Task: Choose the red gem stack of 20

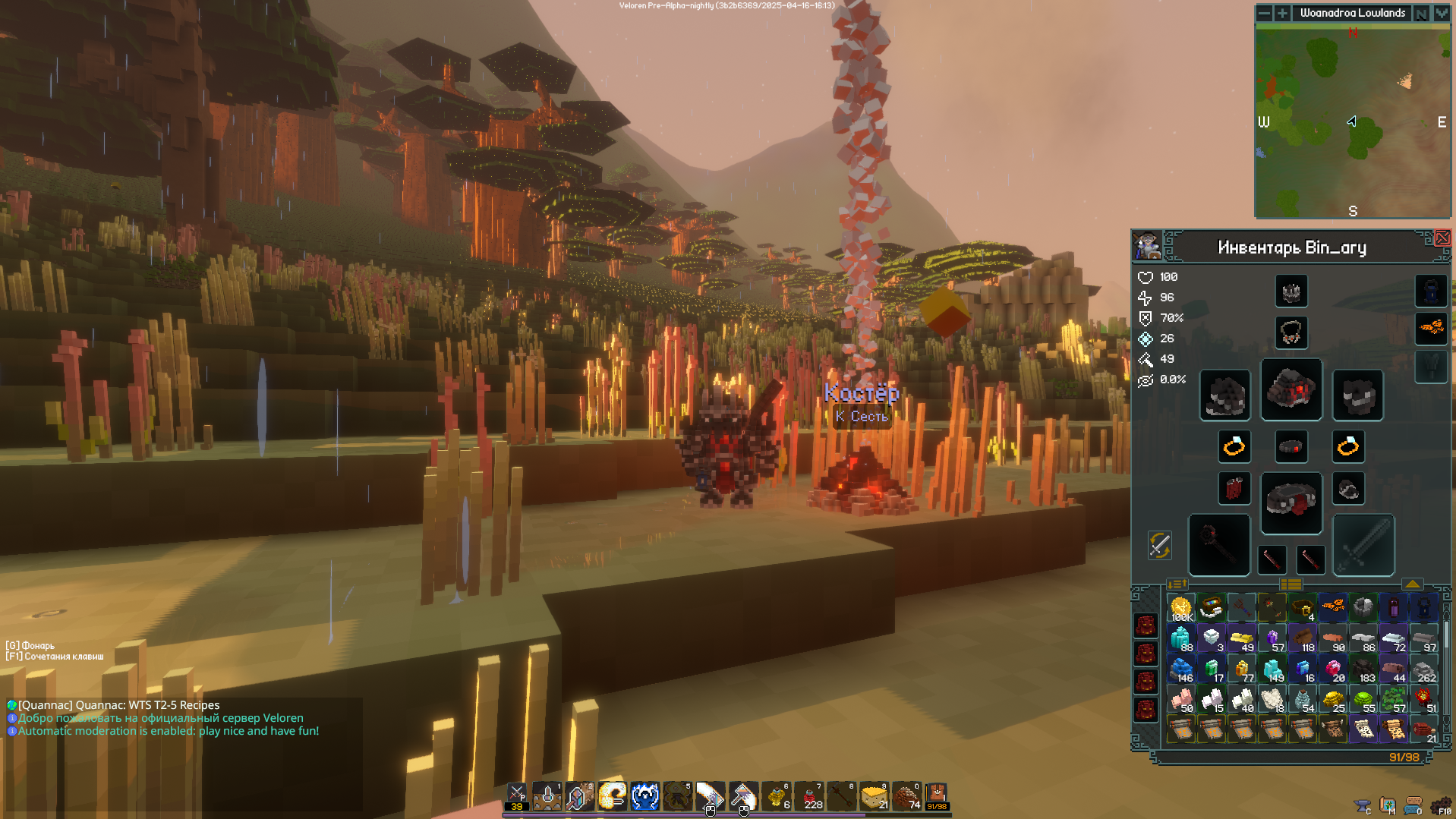Action: coord(1333,669)
